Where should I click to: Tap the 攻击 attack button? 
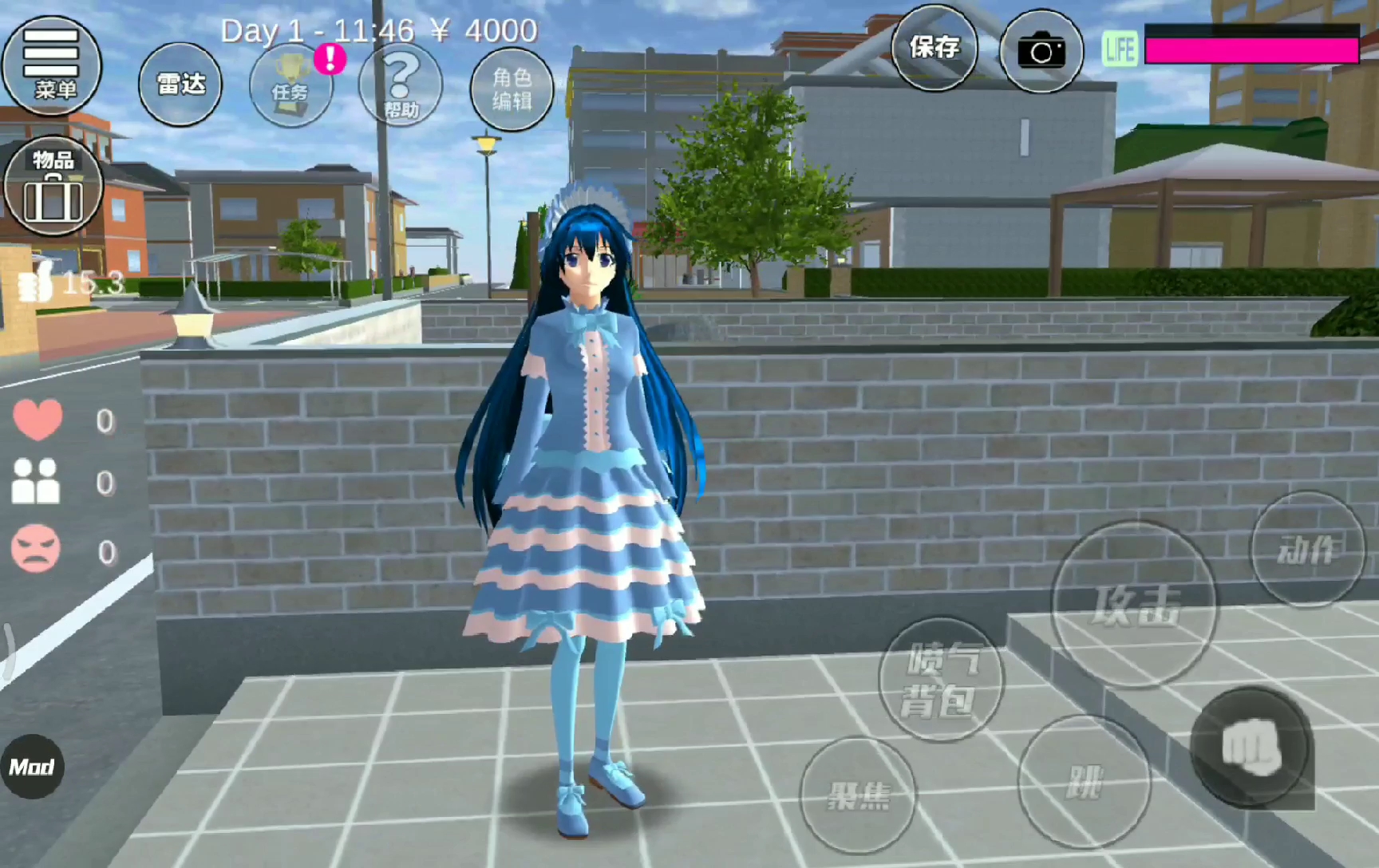(1135, 604)
